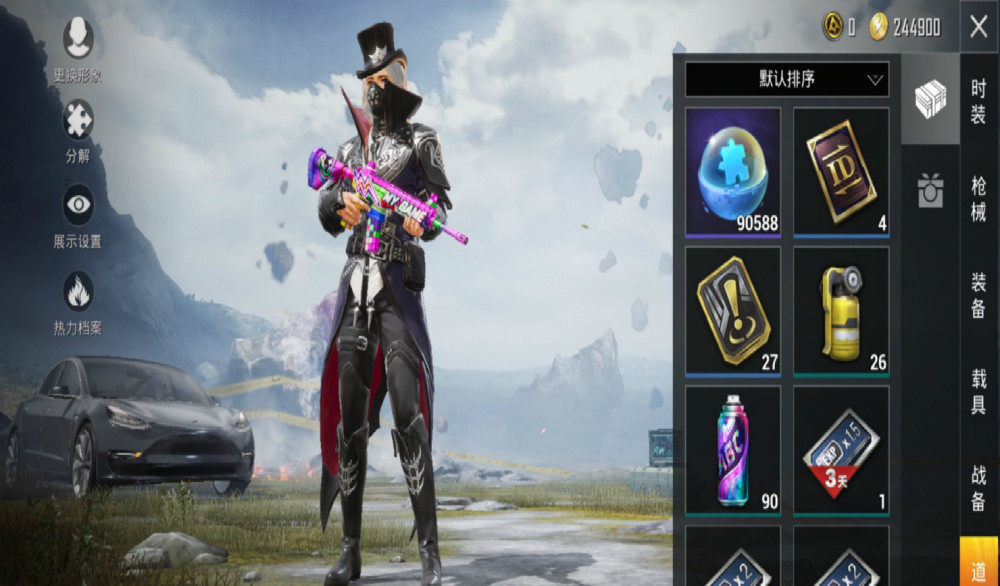
Task: Select the ID card item slot
Action: [841, 172]
